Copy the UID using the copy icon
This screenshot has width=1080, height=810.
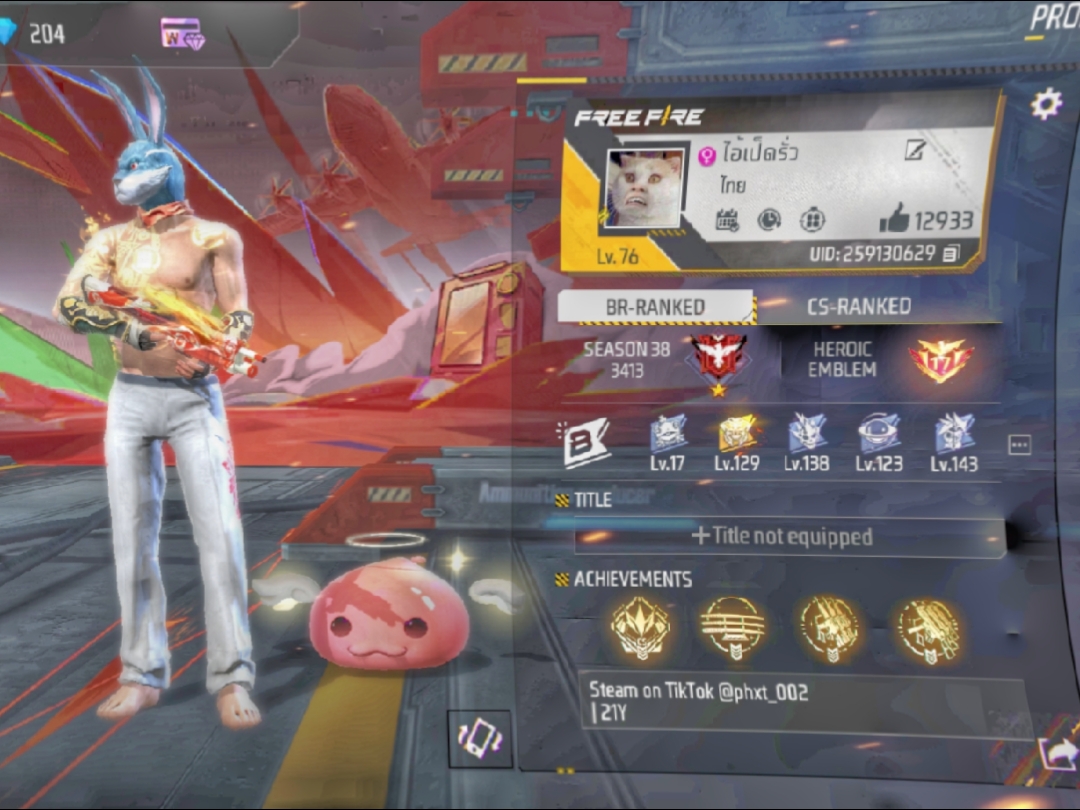pos(950,254)
